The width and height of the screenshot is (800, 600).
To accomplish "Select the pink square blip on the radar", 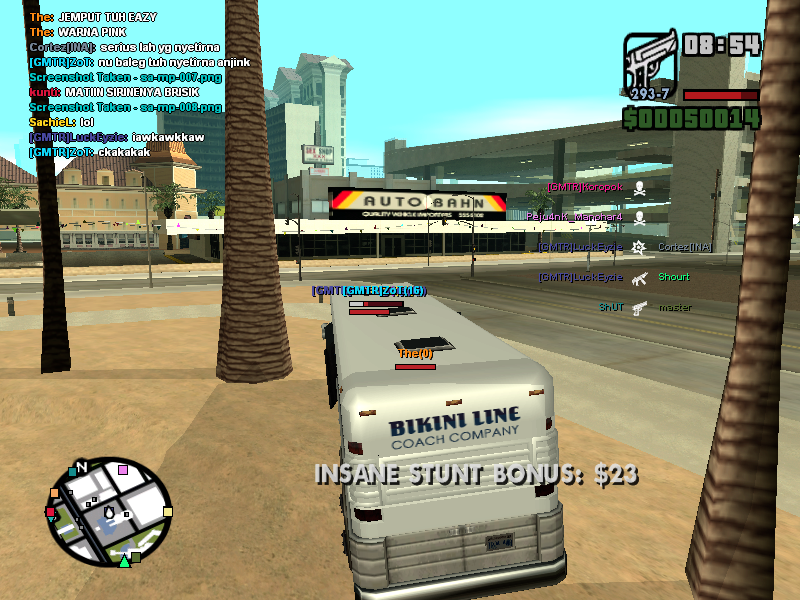I will point(123,469).
